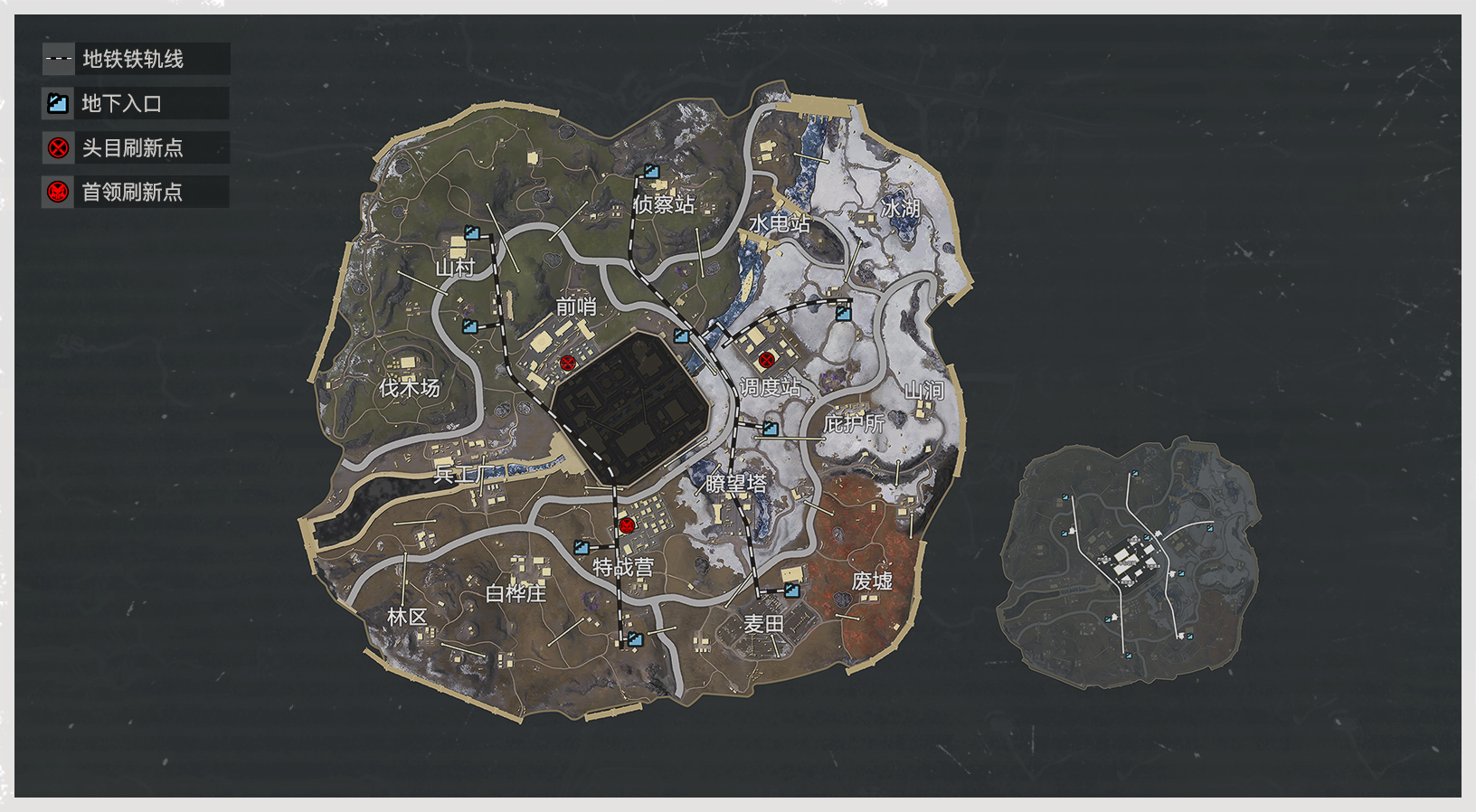Click the boss spawn marker at 特战营
This screenshot has width=1476, height=812.
coord(627,525)
